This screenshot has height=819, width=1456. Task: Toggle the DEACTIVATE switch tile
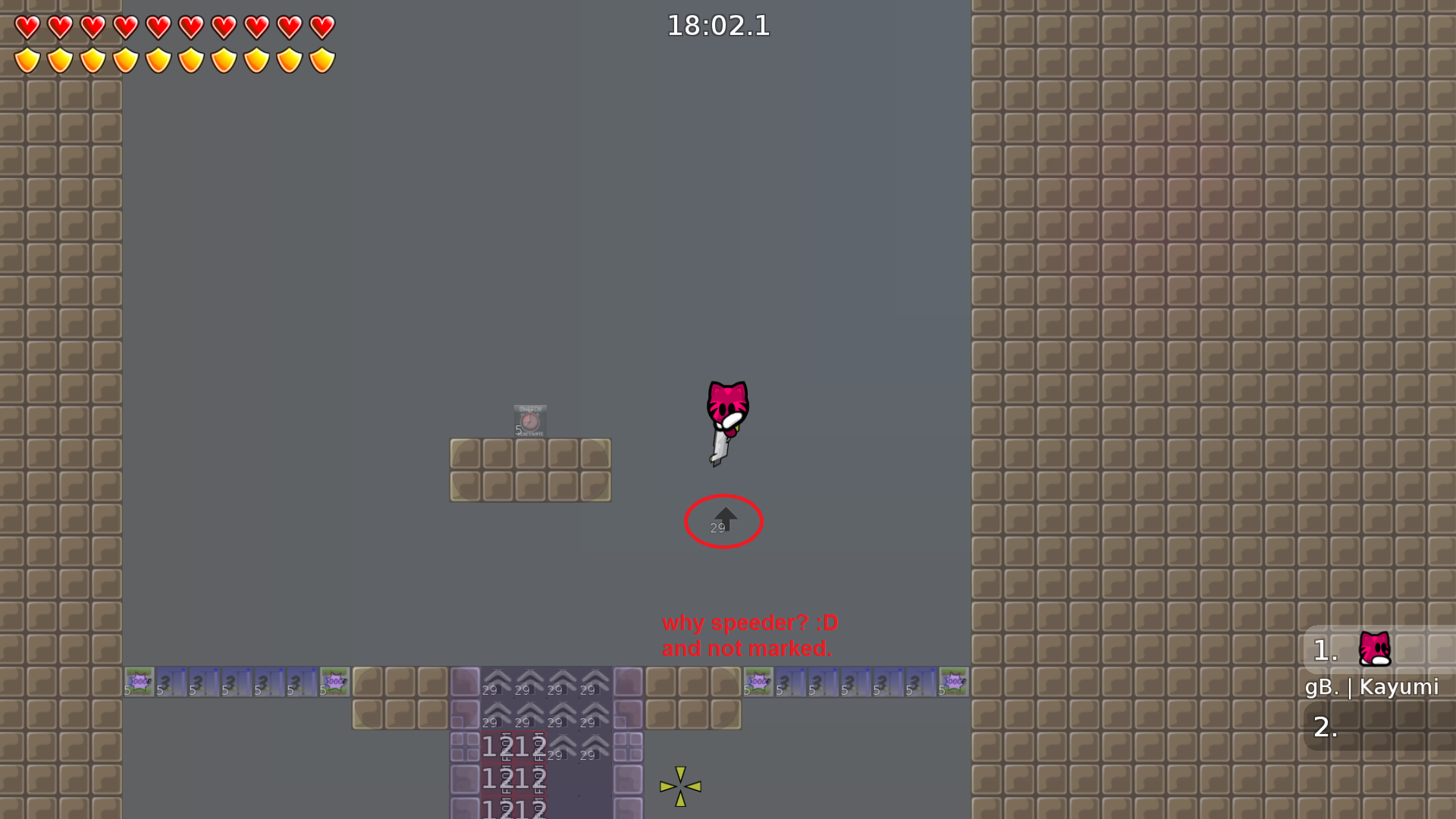[529, 432]
